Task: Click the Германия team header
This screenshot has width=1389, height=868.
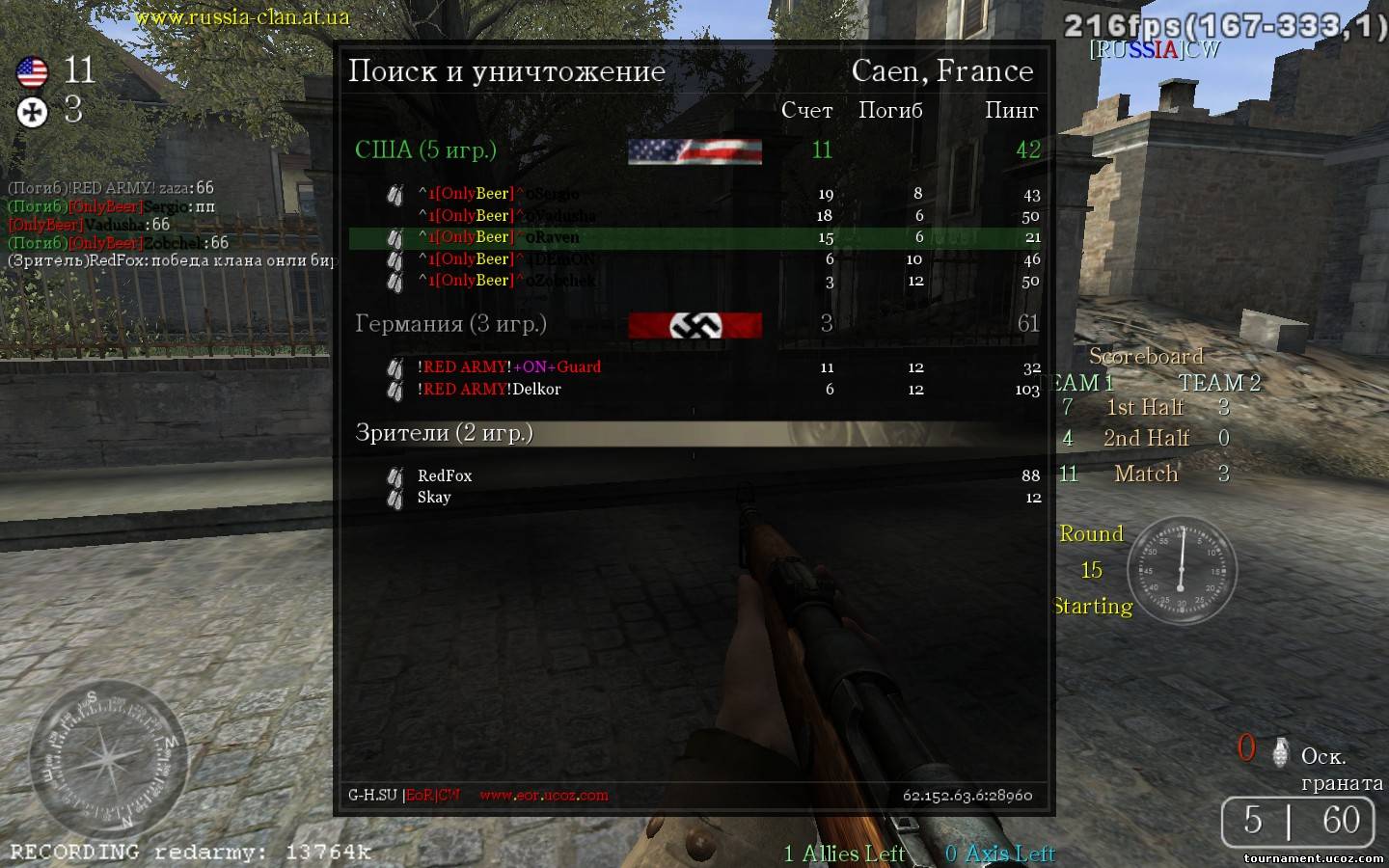Action: tap(450, 324)
